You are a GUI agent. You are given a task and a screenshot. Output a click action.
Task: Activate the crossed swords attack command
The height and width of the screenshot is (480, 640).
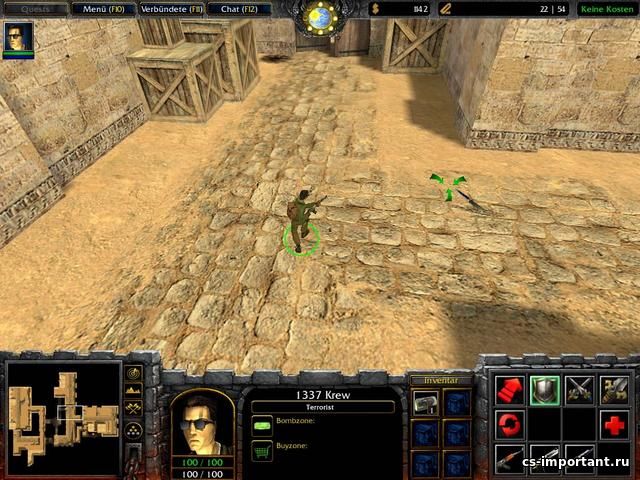[579, 390]
